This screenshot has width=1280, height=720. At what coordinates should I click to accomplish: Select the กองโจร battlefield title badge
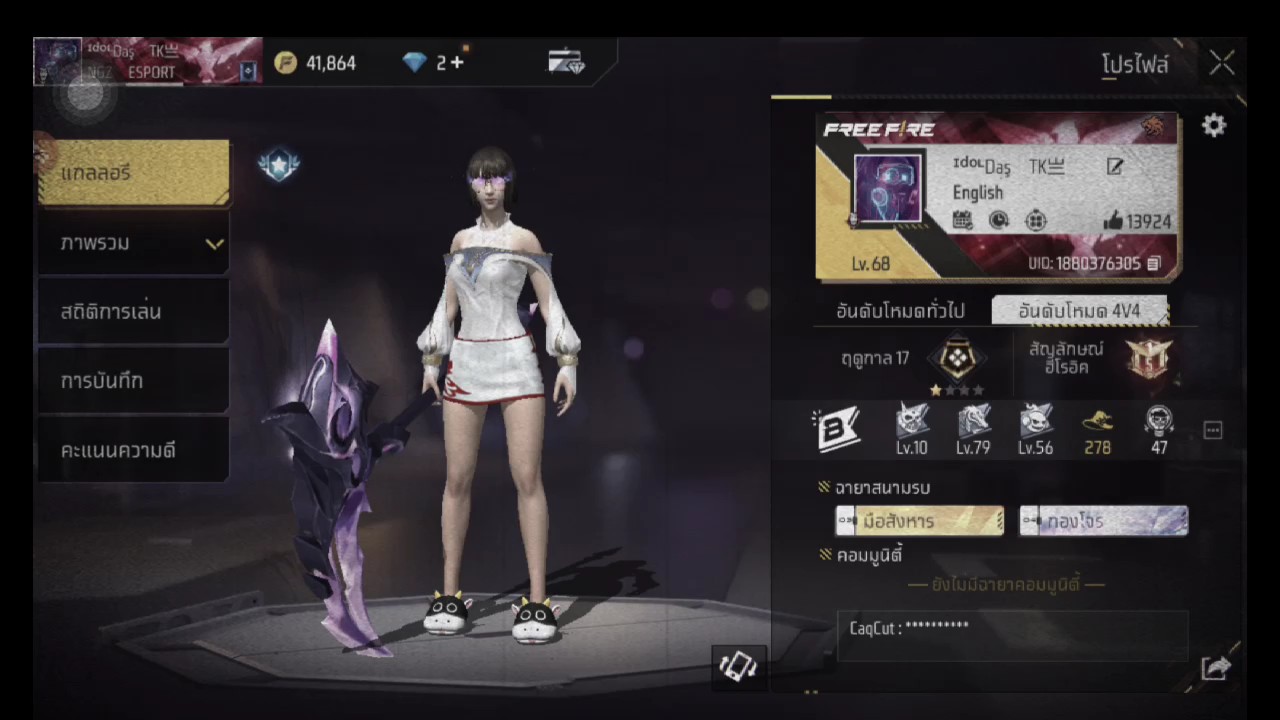1103,521
